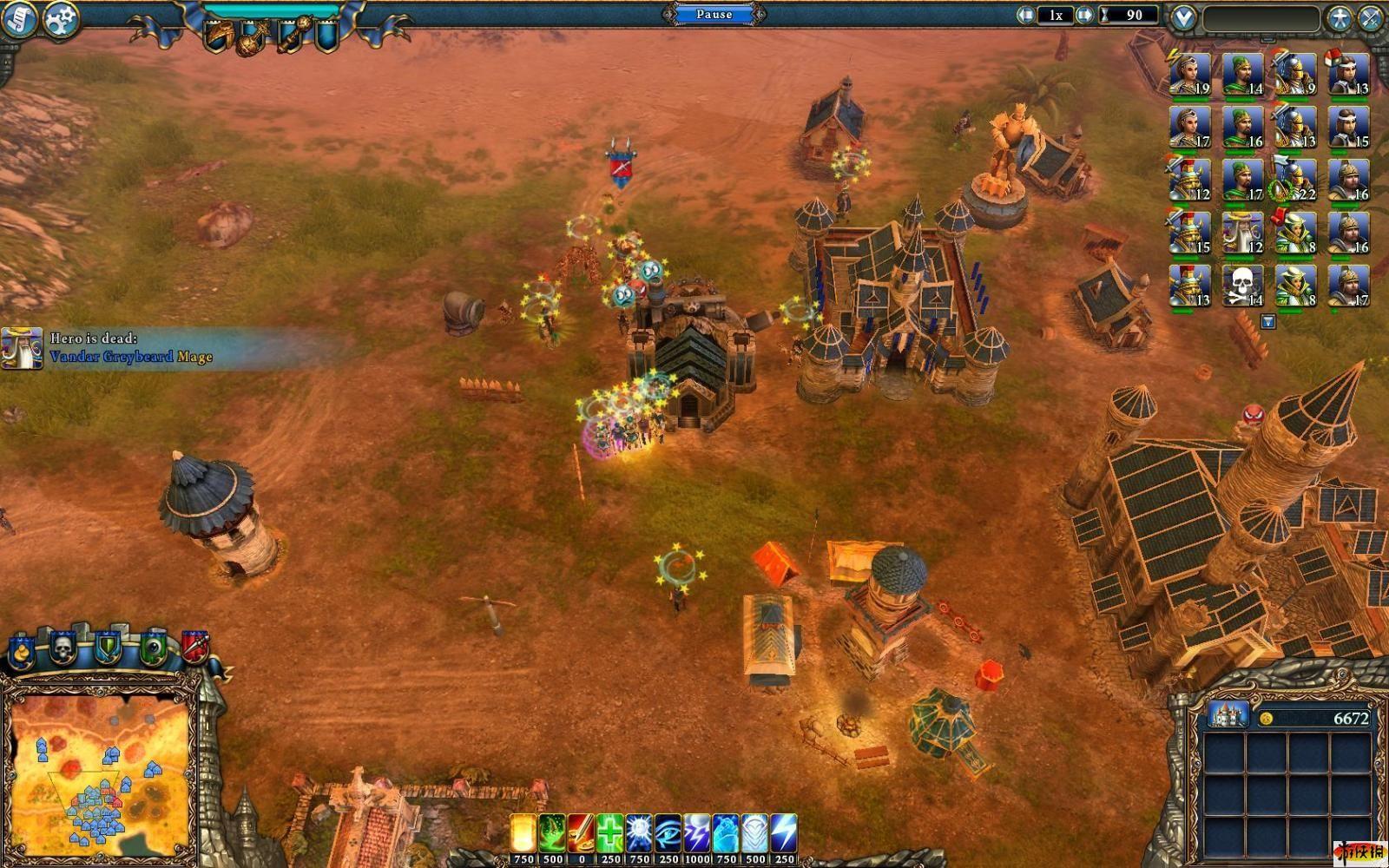
Task: Select the skull flag above minimap
Action: pos(62,648)
